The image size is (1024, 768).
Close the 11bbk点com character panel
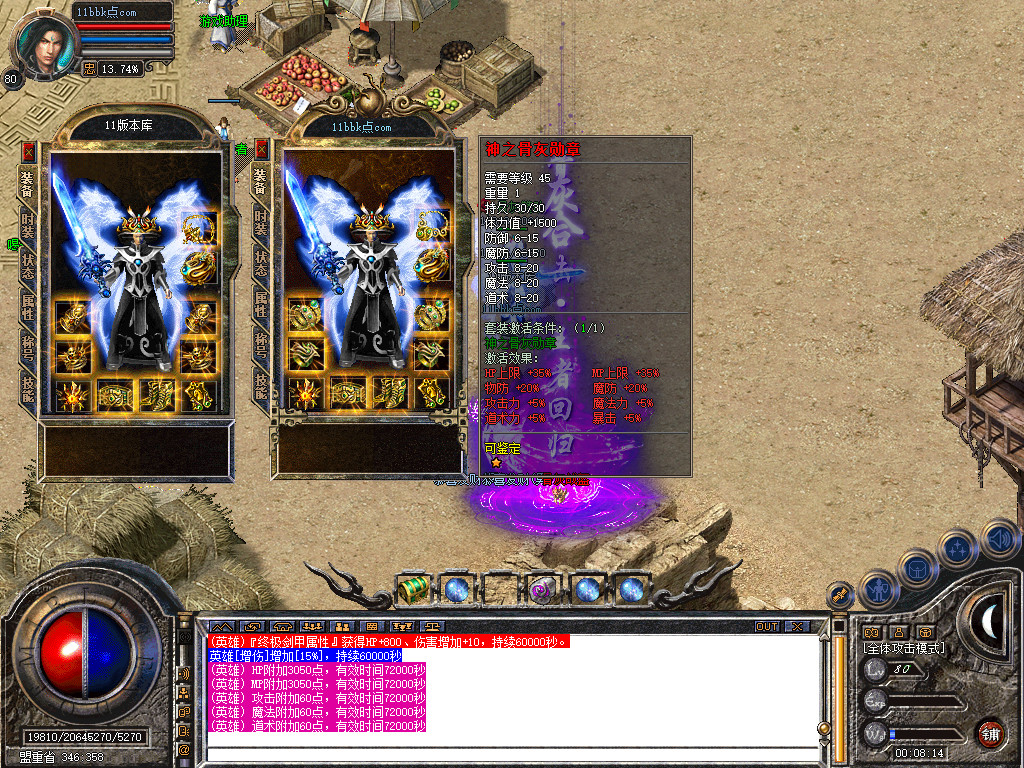tap(261, 150)
